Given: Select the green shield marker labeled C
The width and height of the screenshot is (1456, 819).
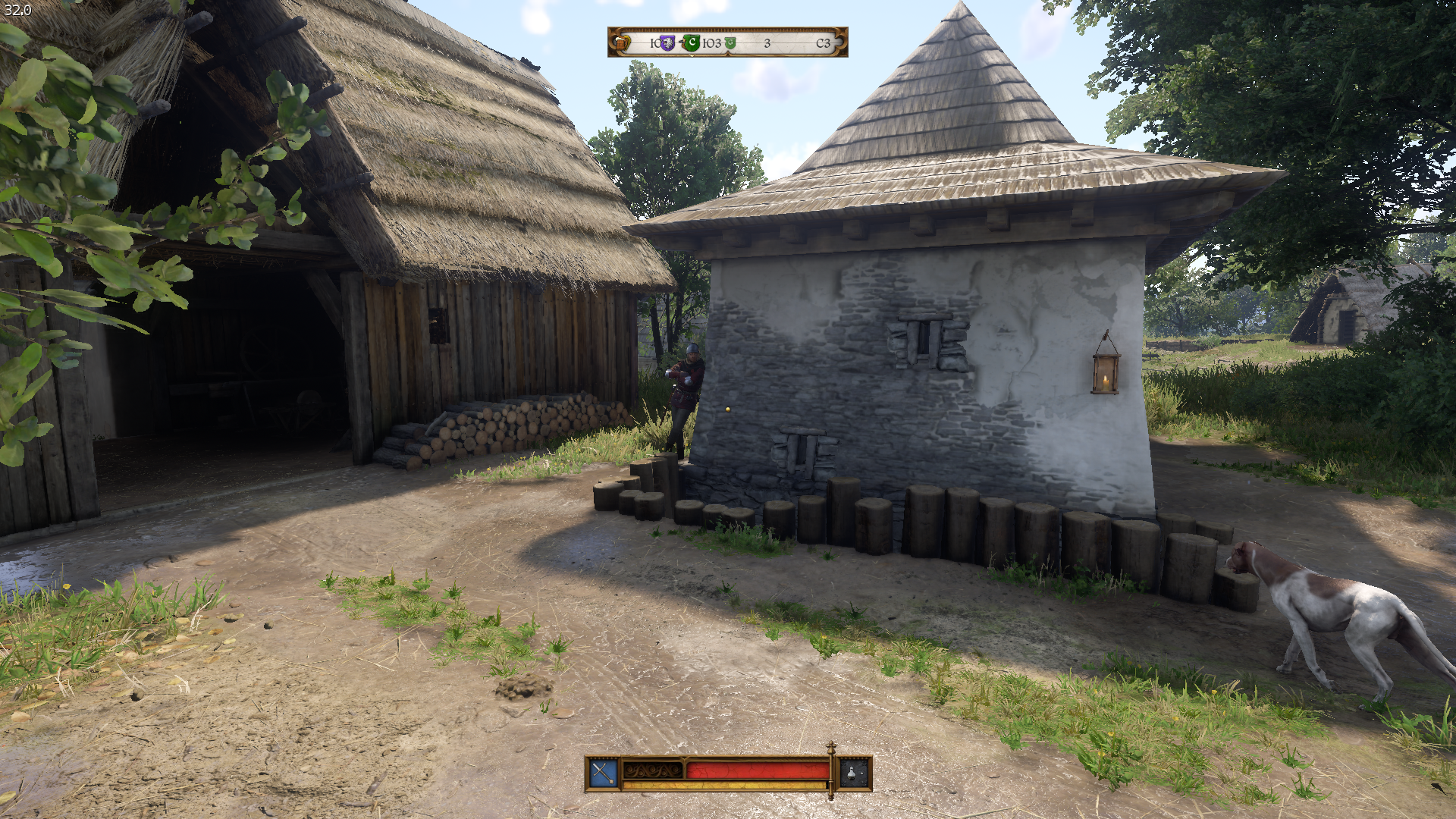Looking at the screenshot, I should 692,43.
